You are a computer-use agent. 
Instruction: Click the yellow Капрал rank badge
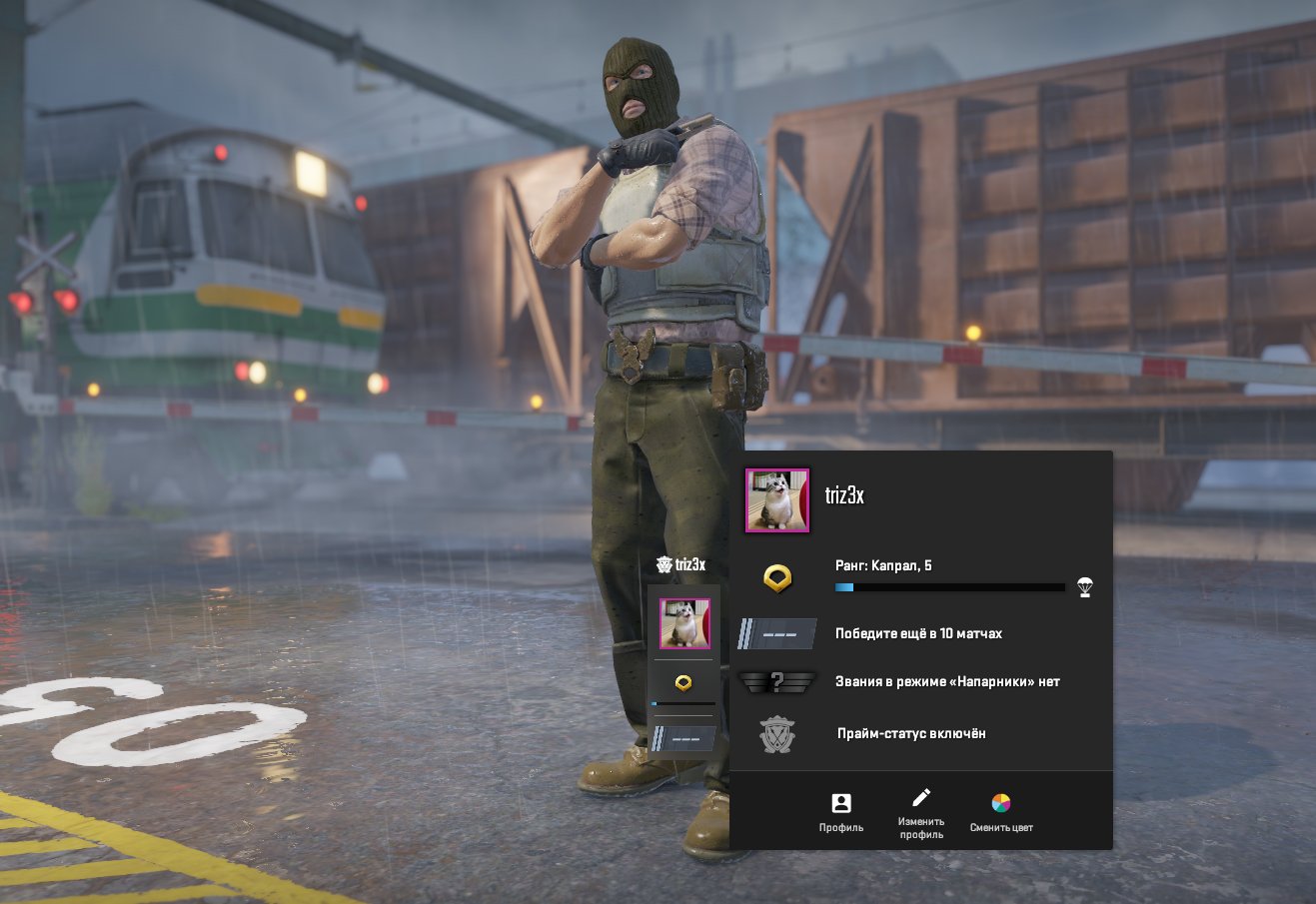(777, 577)
